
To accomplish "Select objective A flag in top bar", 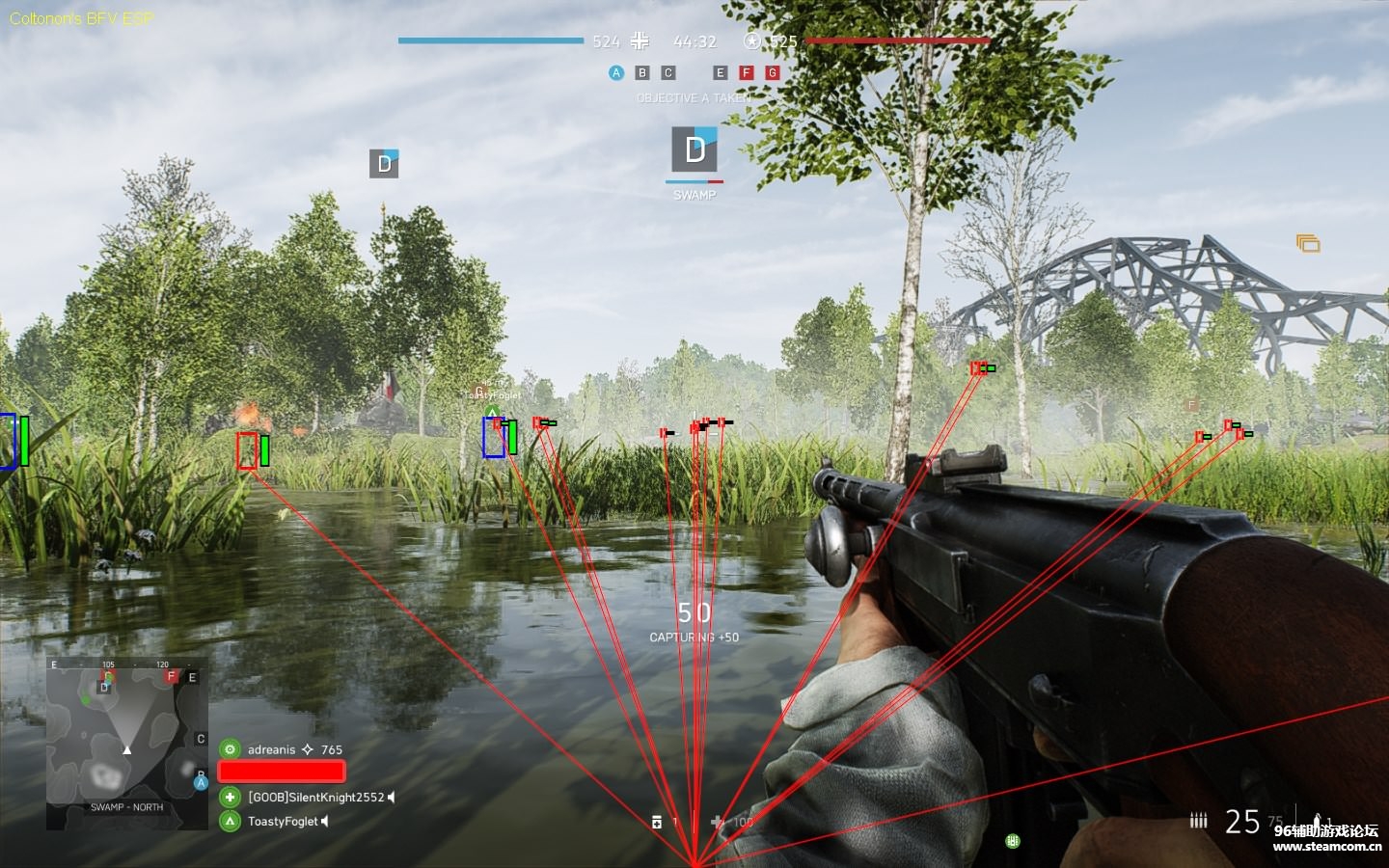I will (616, 73).
